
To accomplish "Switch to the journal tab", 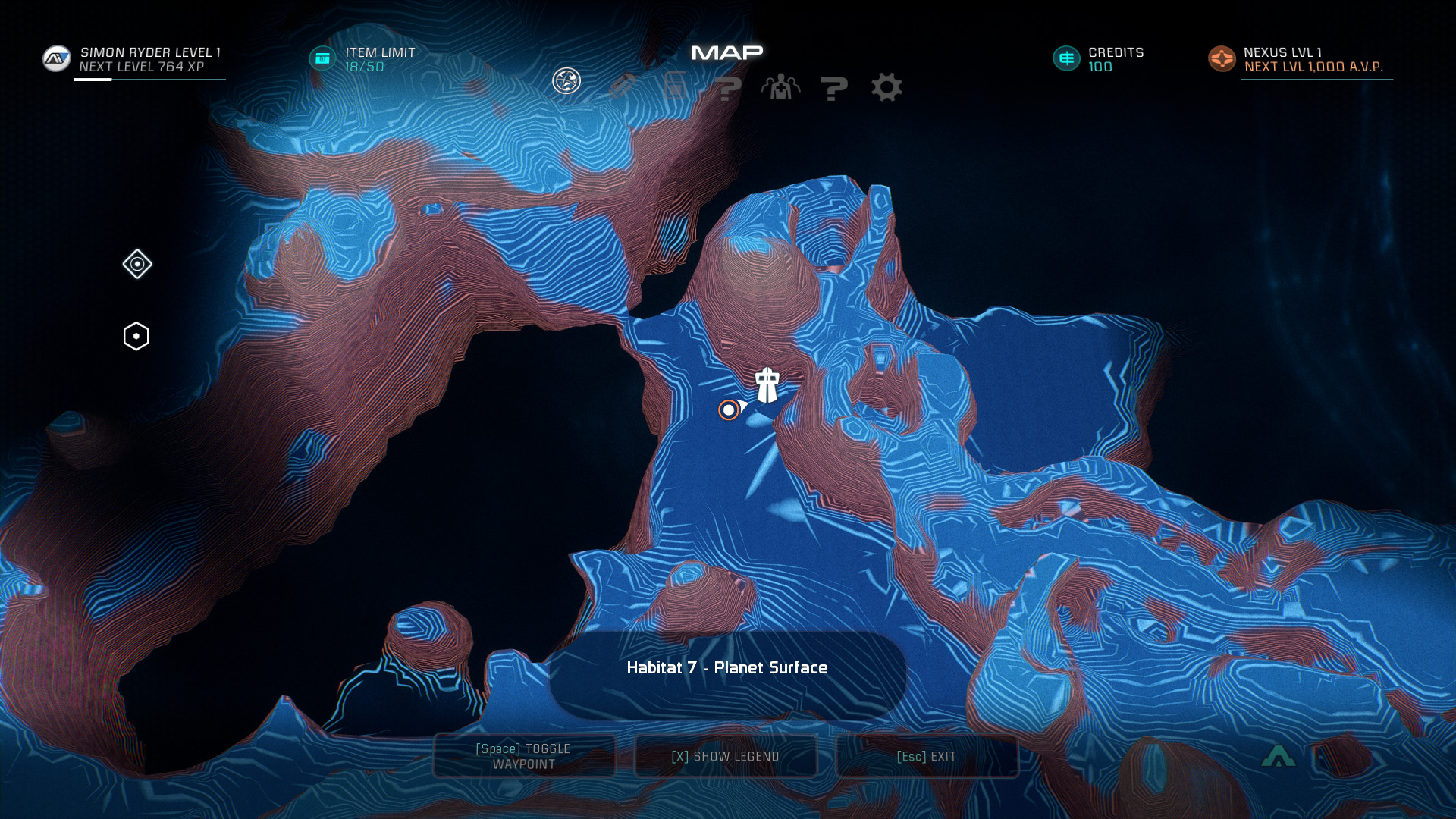I will (622, 87).
